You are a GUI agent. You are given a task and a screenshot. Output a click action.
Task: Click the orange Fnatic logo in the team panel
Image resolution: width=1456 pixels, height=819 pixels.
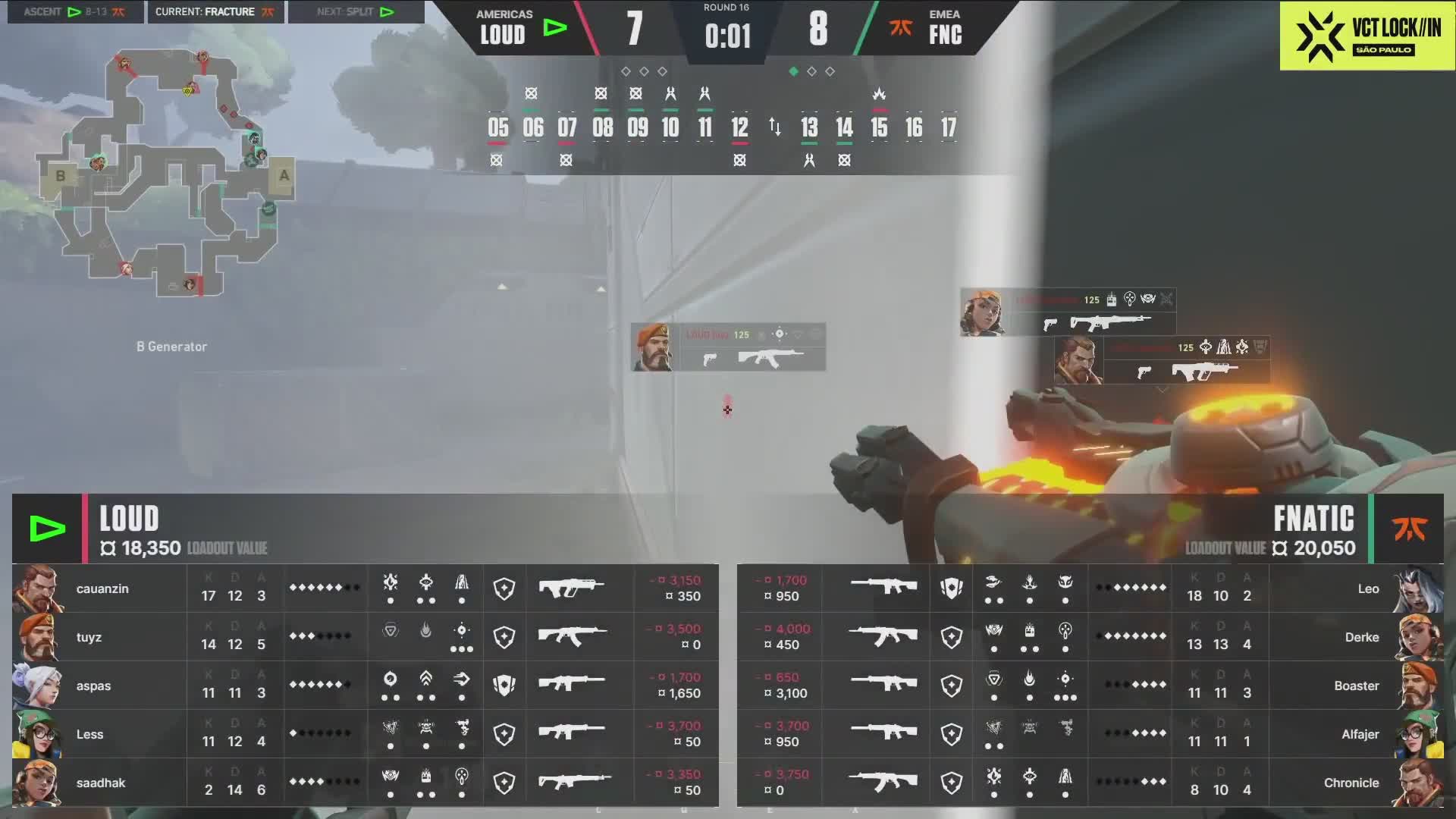point(1409,529)
